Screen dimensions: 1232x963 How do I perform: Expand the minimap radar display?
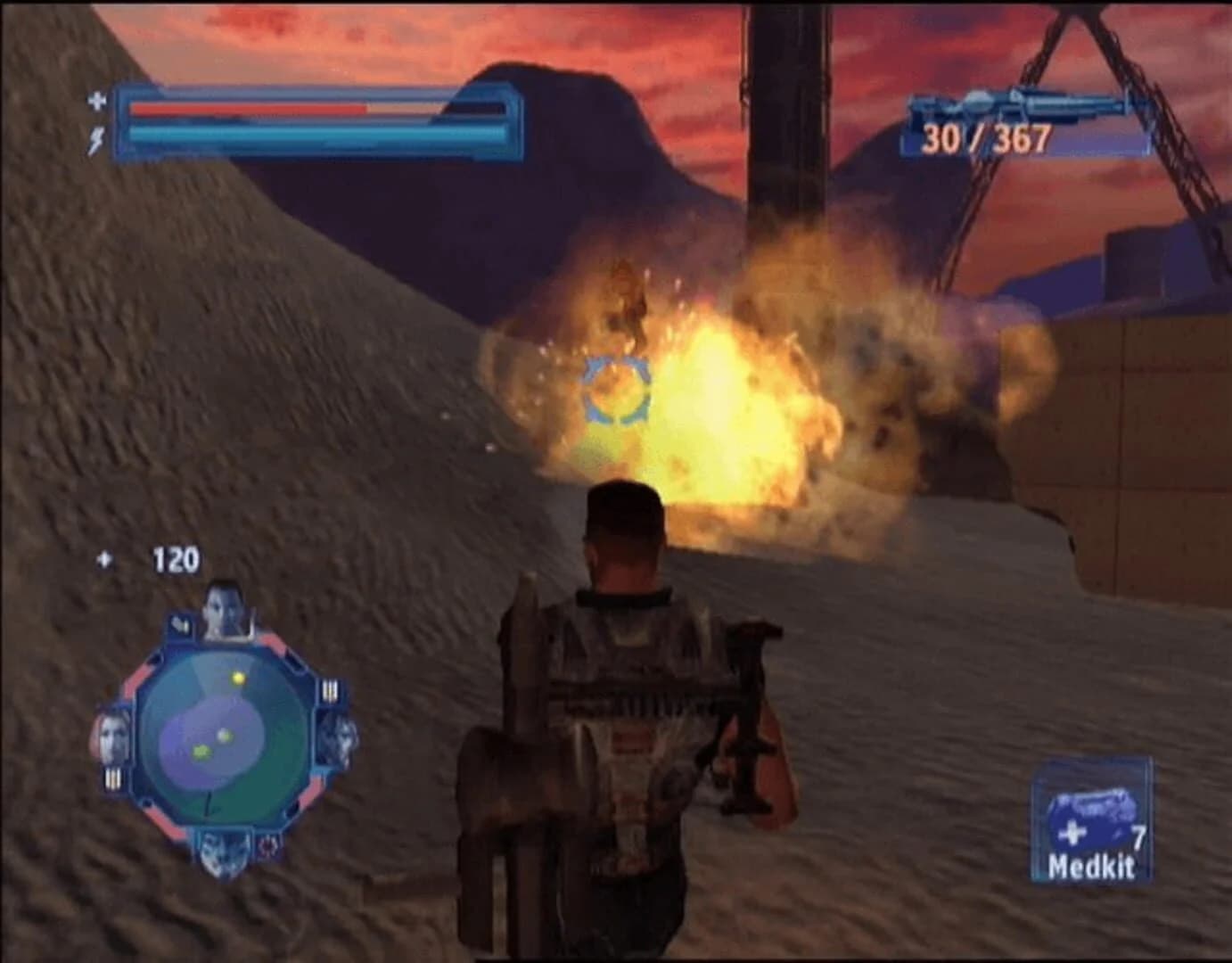[x=225, y=733]
